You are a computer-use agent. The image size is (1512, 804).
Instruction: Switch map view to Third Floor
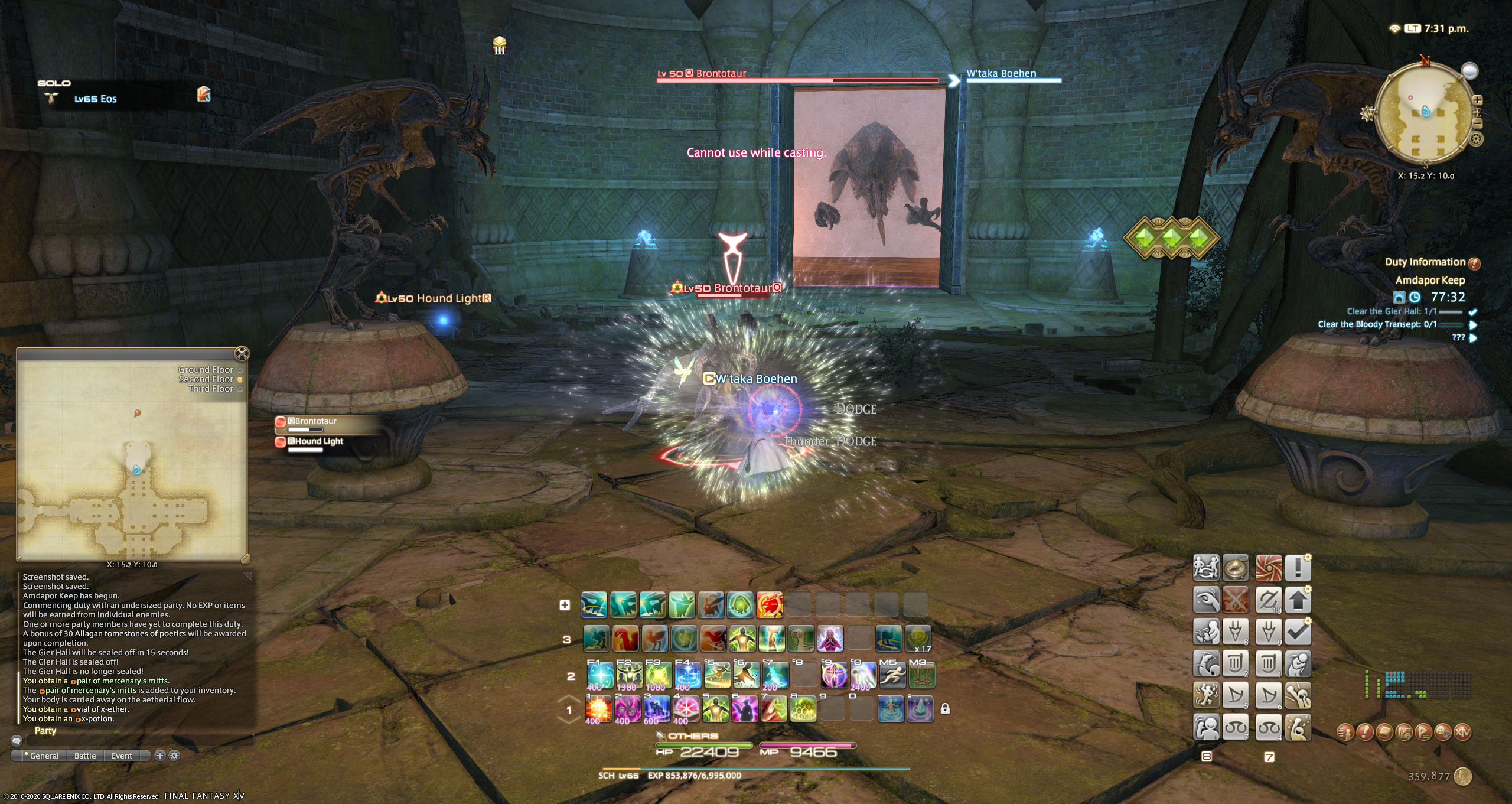pos(211,389)
